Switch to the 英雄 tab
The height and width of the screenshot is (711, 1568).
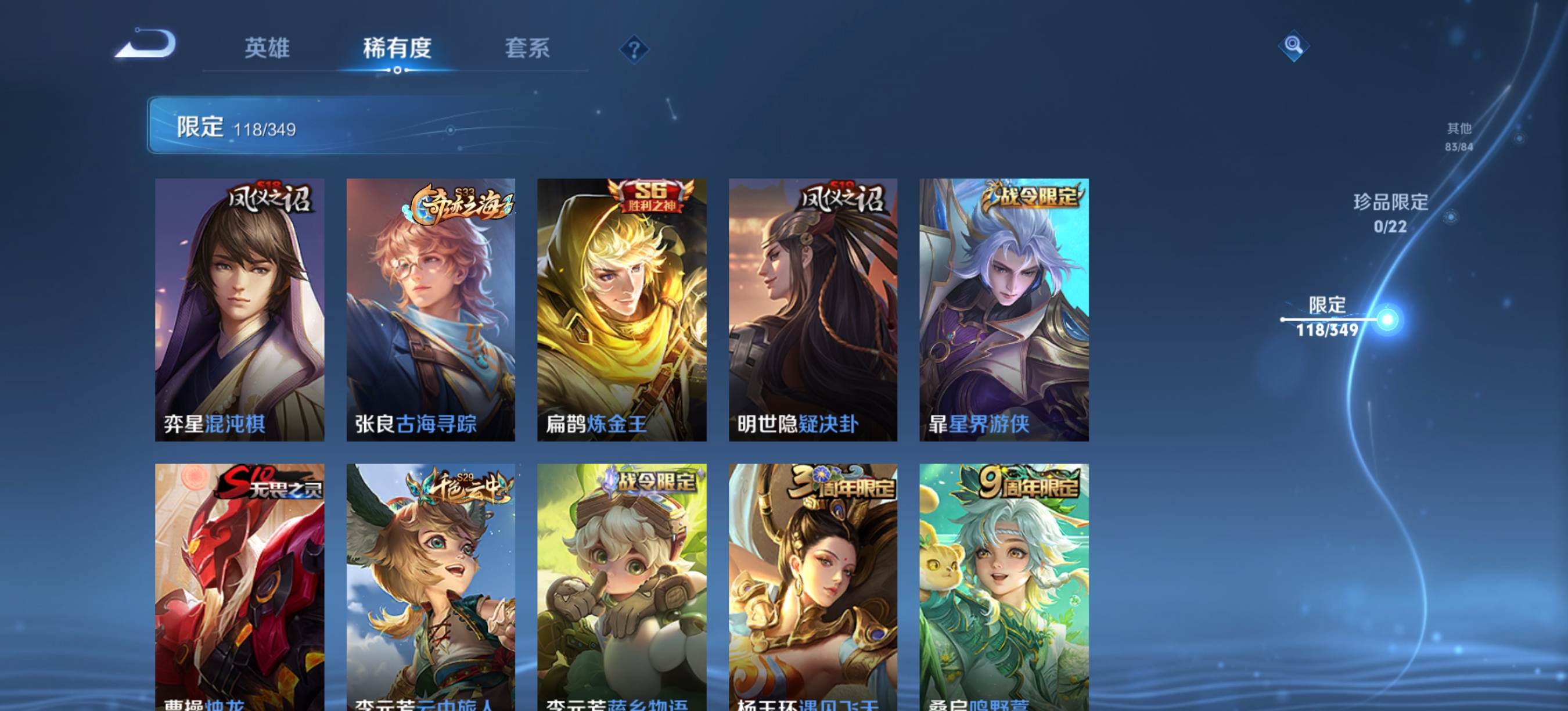267,48
